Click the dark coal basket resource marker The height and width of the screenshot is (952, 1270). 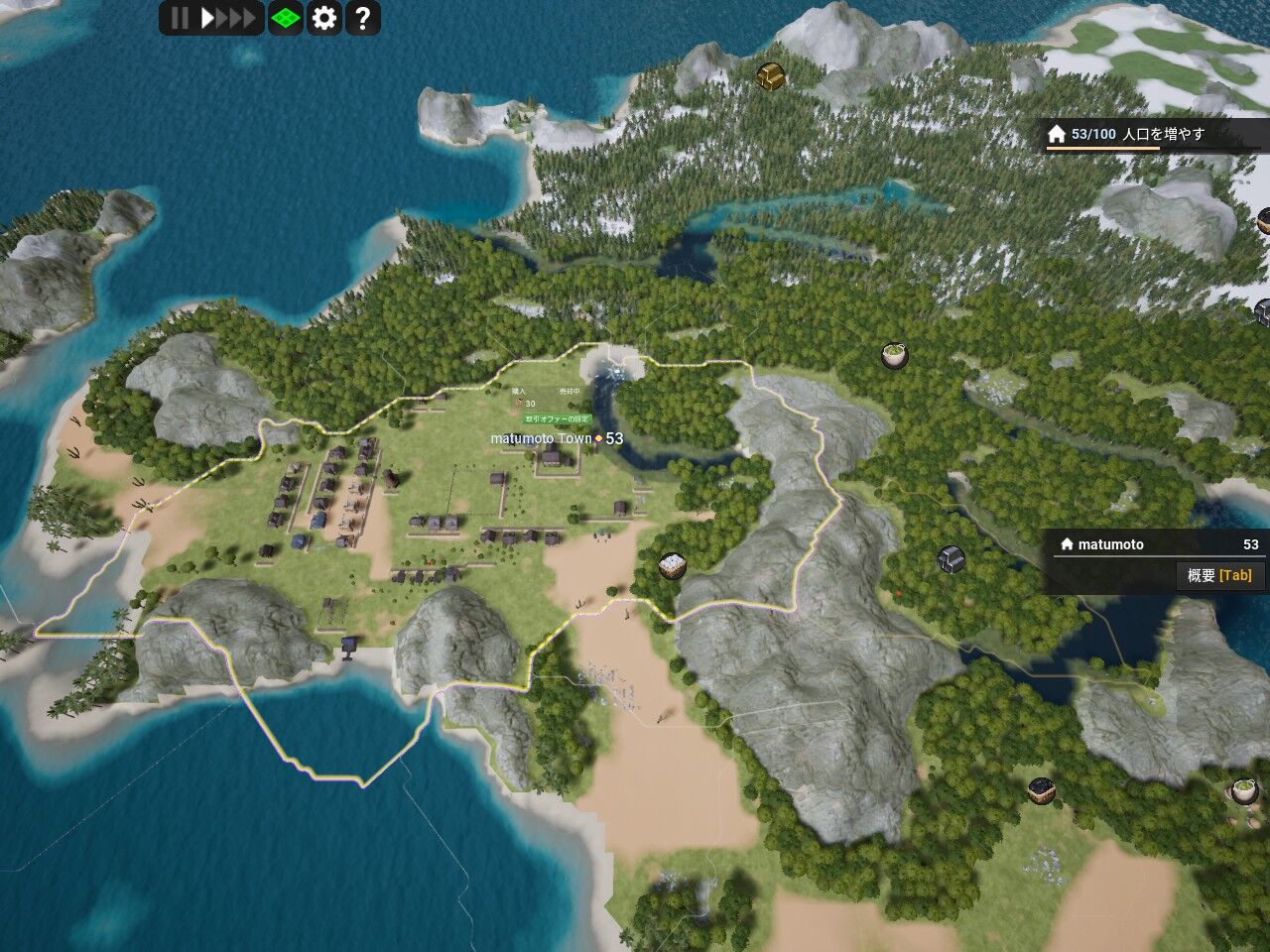(1041, 790)
